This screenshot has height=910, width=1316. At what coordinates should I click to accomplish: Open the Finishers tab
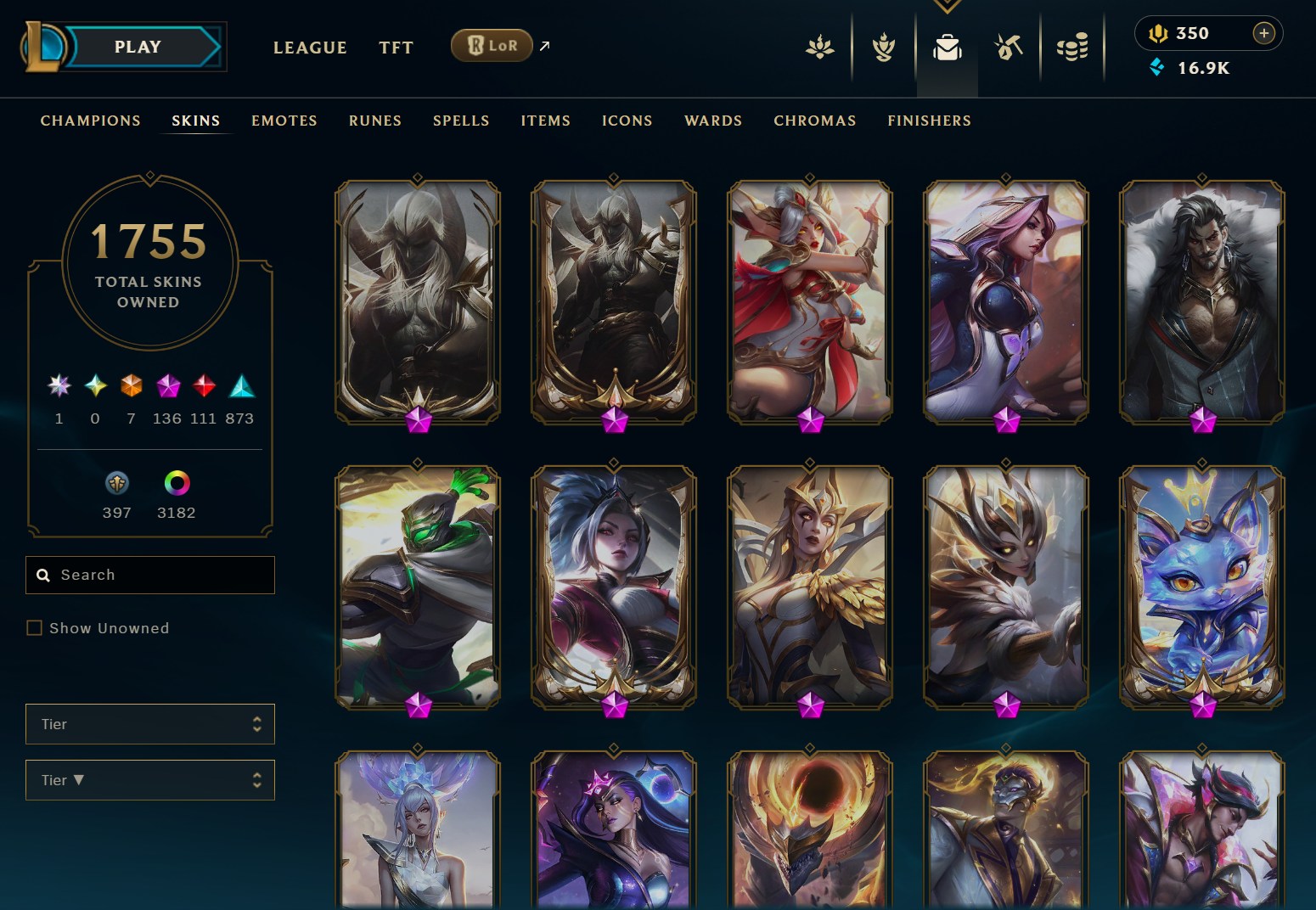pos(930,121)
